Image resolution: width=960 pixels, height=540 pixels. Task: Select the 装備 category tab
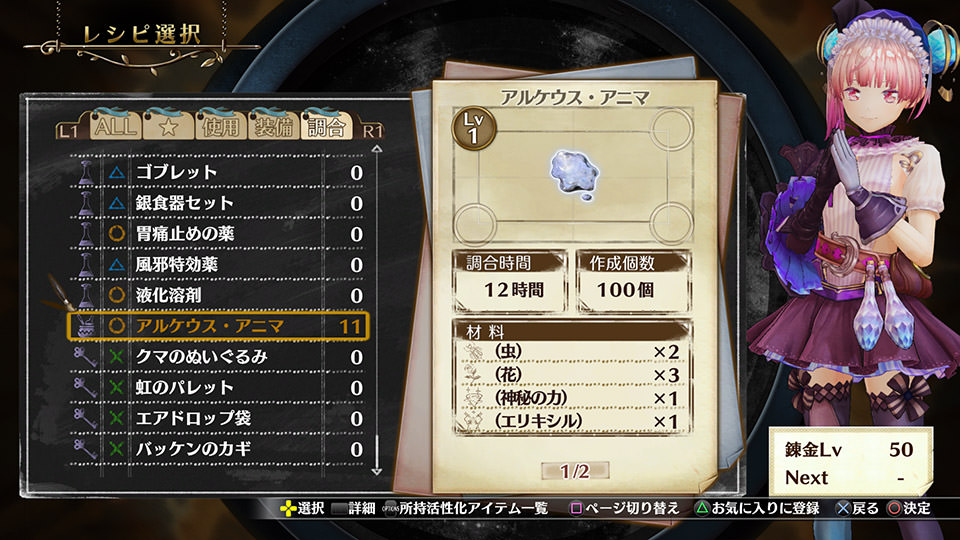273,127
